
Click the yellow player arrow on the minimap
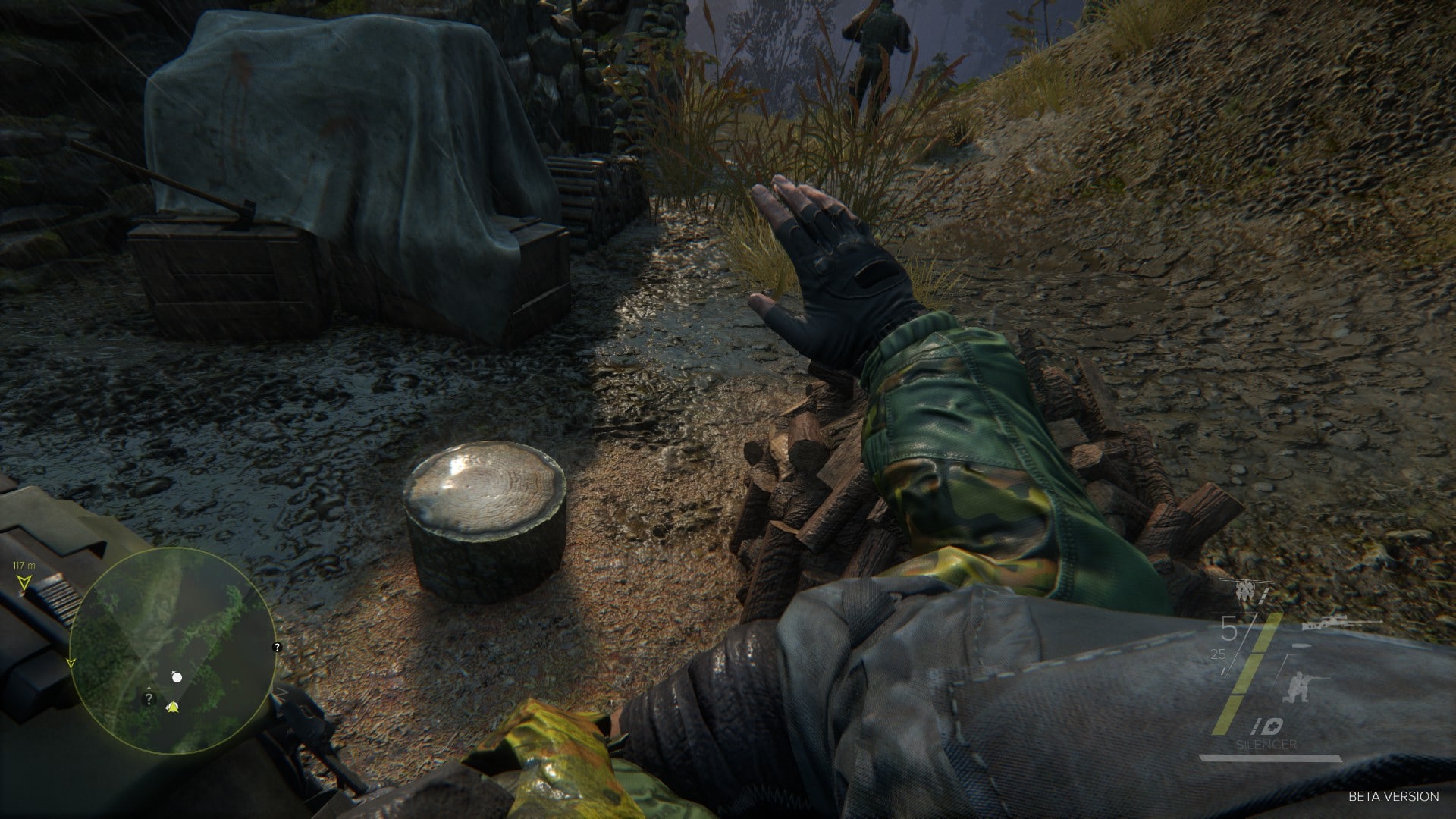click(x=173, y=708)
